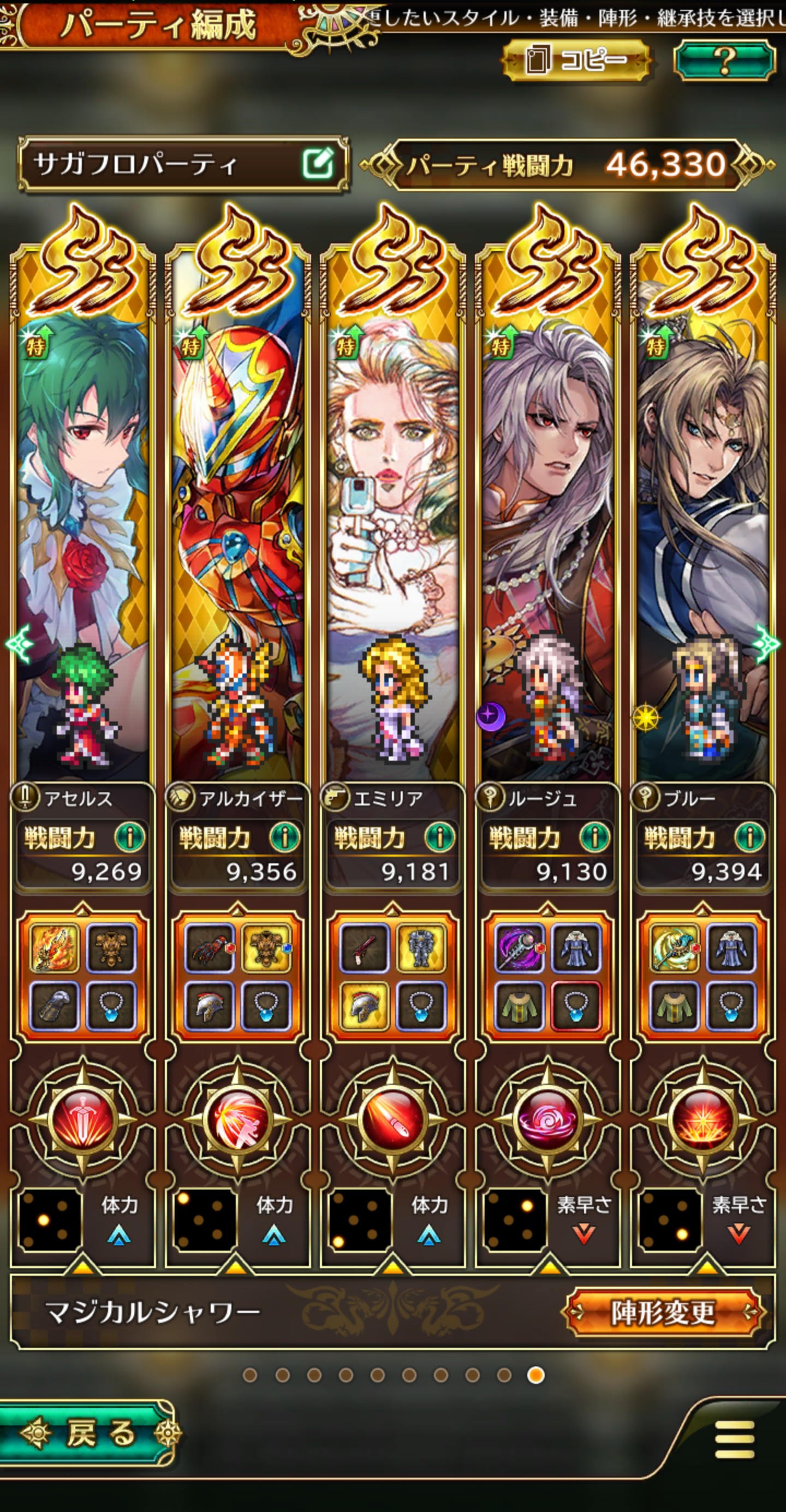Show アセルス combat power info
Screen dimensions: 786x1512
point(129,837)
